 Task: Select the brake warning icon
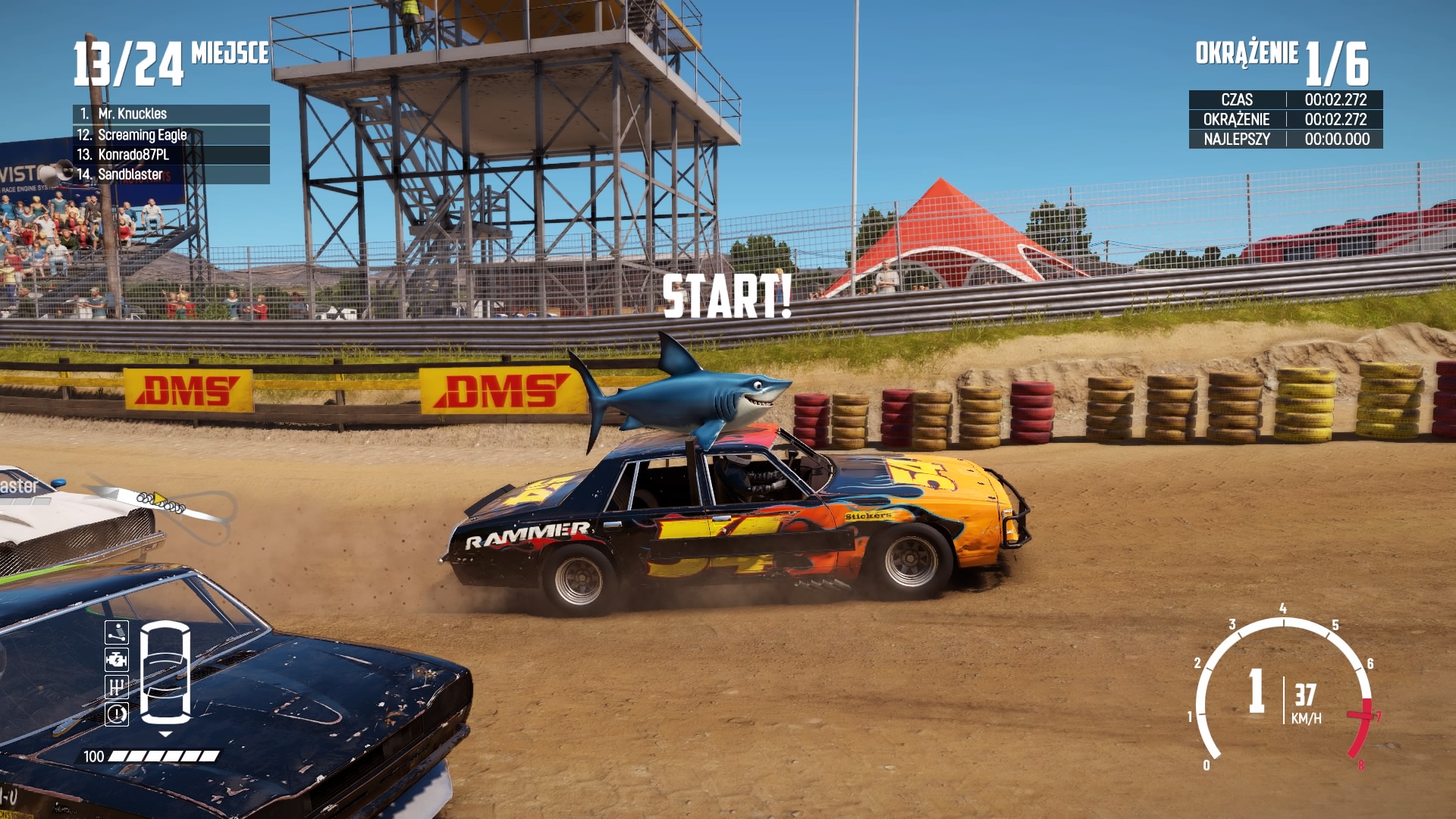(117, 714)
